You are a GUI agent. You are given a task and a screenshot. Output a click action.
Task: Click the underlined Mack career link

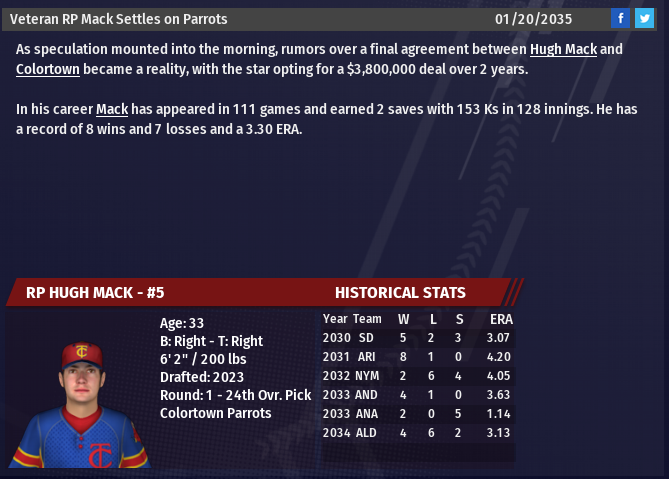(x=112, y=109)
